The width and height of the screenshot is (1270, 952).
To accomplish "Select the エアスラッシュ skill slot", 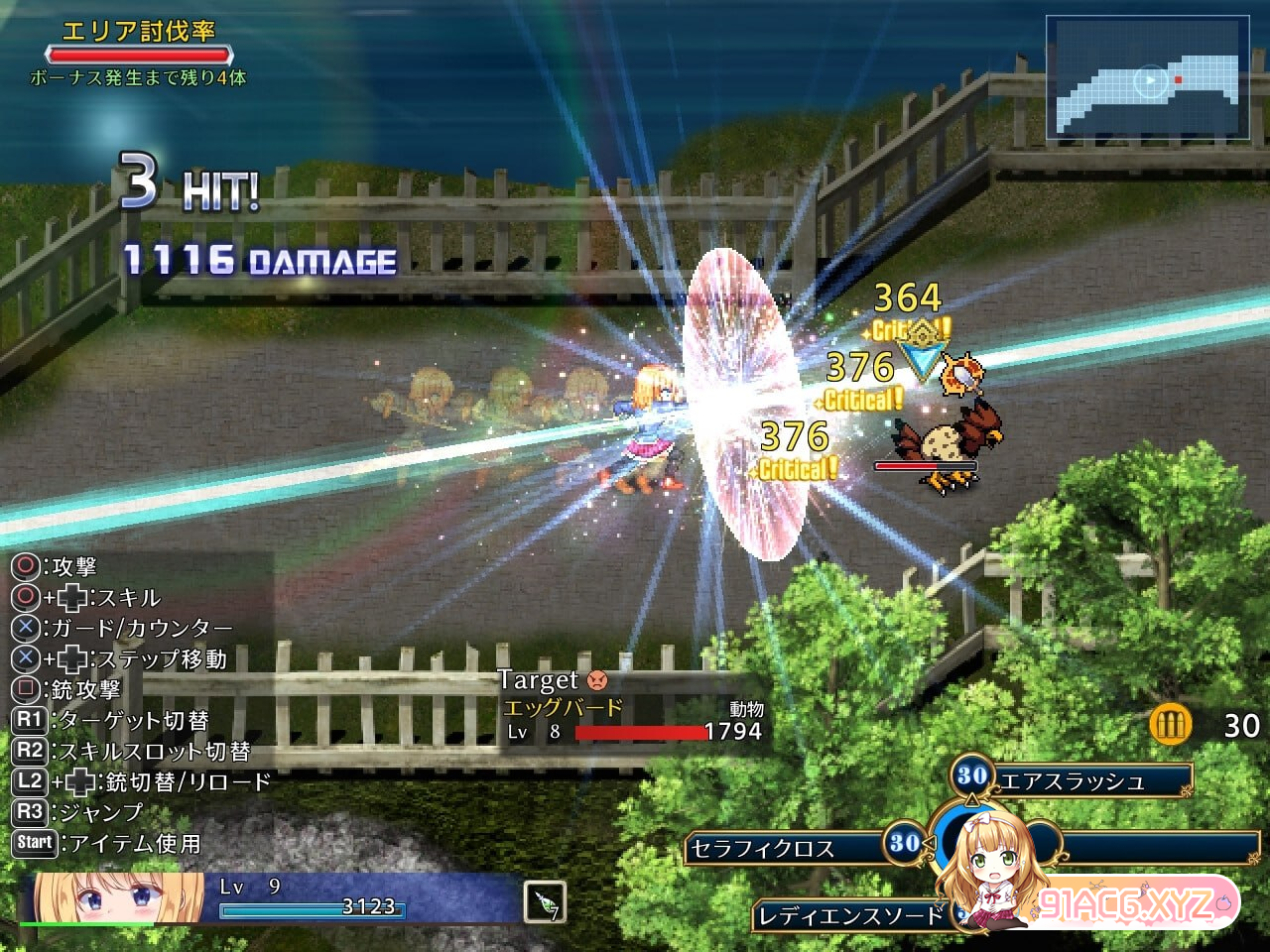I will point(1074,780).
